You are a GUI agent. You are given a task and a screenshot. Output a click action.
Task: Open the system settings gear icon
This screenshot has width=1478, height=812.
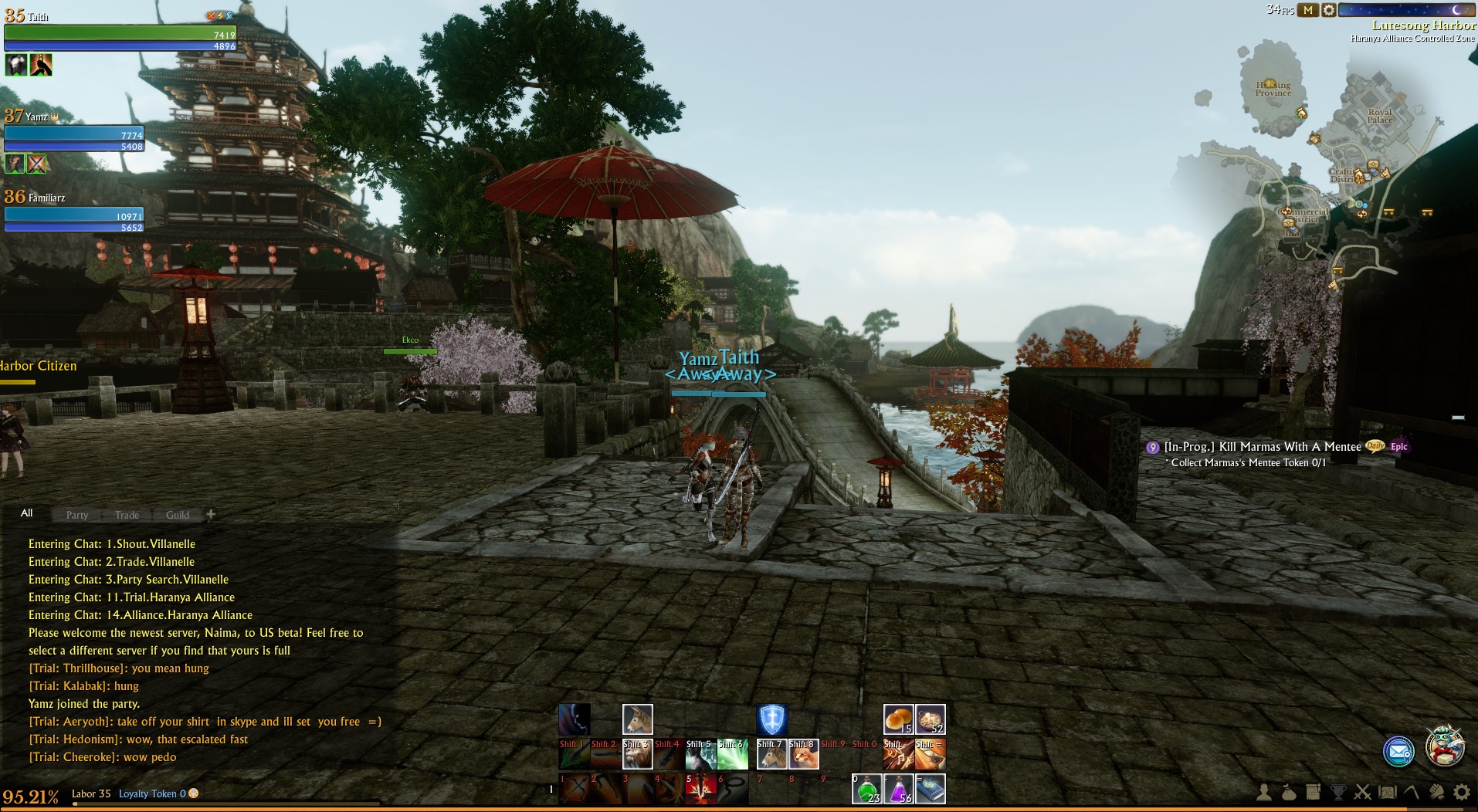1461,792
